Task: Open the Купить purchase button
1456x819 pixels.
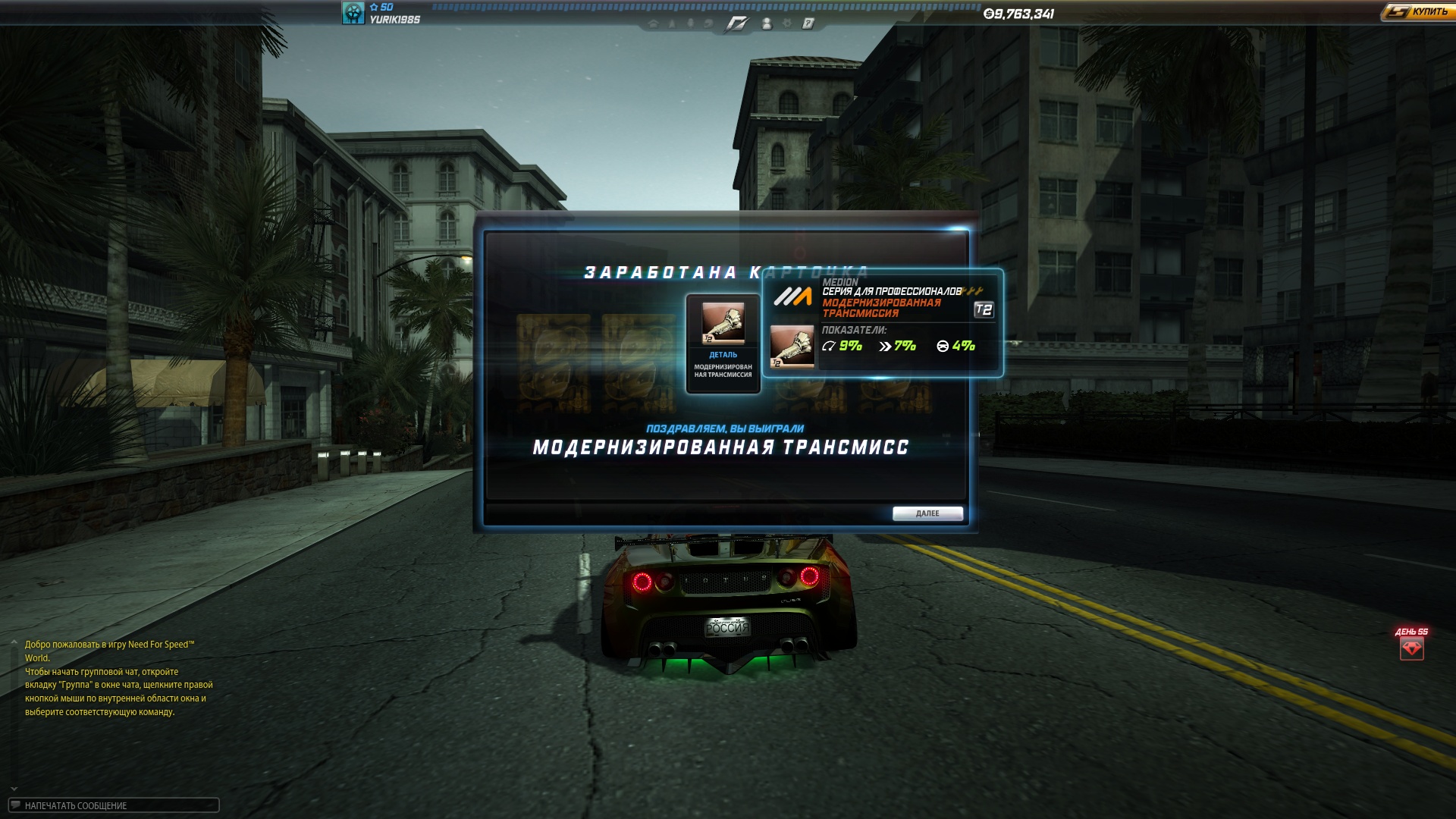Action: [1417, 12]
